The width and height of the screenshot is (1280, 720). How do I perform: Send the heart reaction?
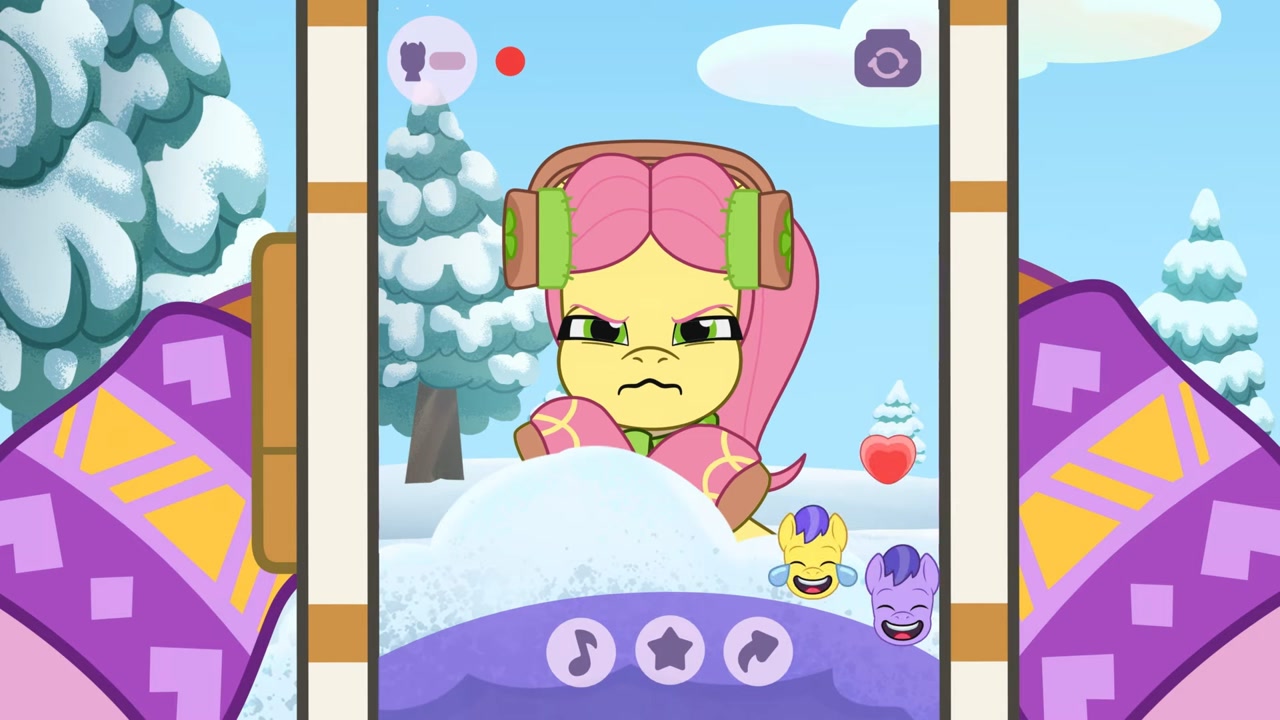[886, 458]
